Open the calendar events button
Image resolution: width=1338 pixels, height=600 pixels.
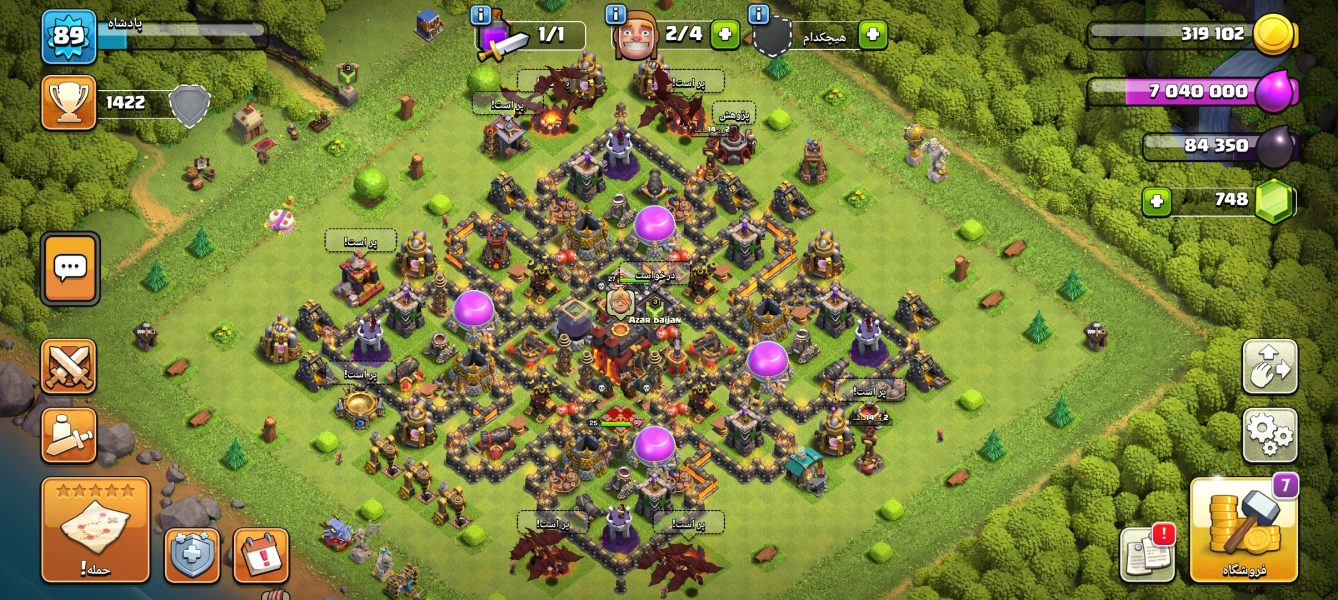click(261, 555)
